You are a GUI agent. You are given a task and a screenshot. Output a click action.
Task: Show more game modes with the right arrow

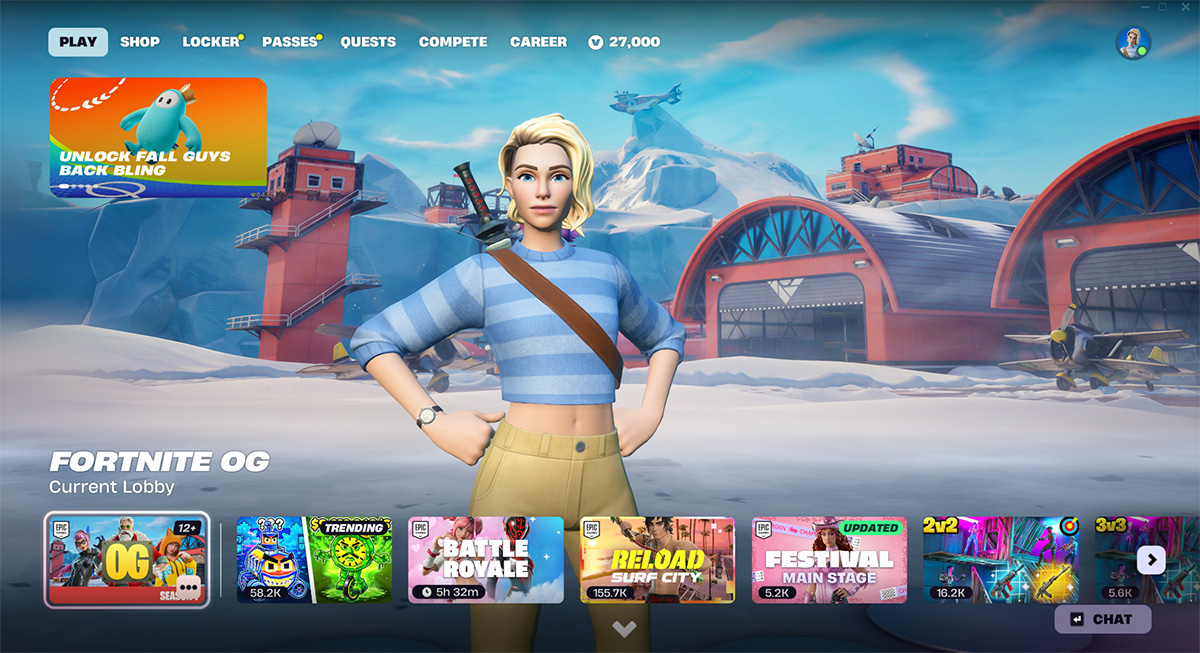coord(1151,560)
